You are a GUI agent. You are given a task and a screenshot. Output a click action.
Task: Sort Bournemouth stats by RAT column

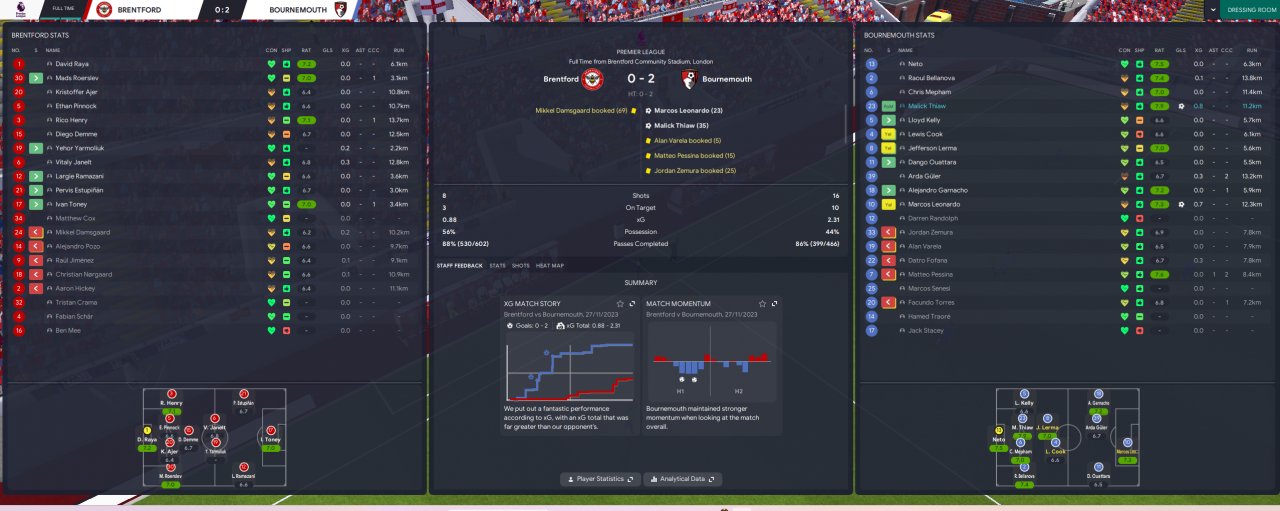(x=1159, y=50)
